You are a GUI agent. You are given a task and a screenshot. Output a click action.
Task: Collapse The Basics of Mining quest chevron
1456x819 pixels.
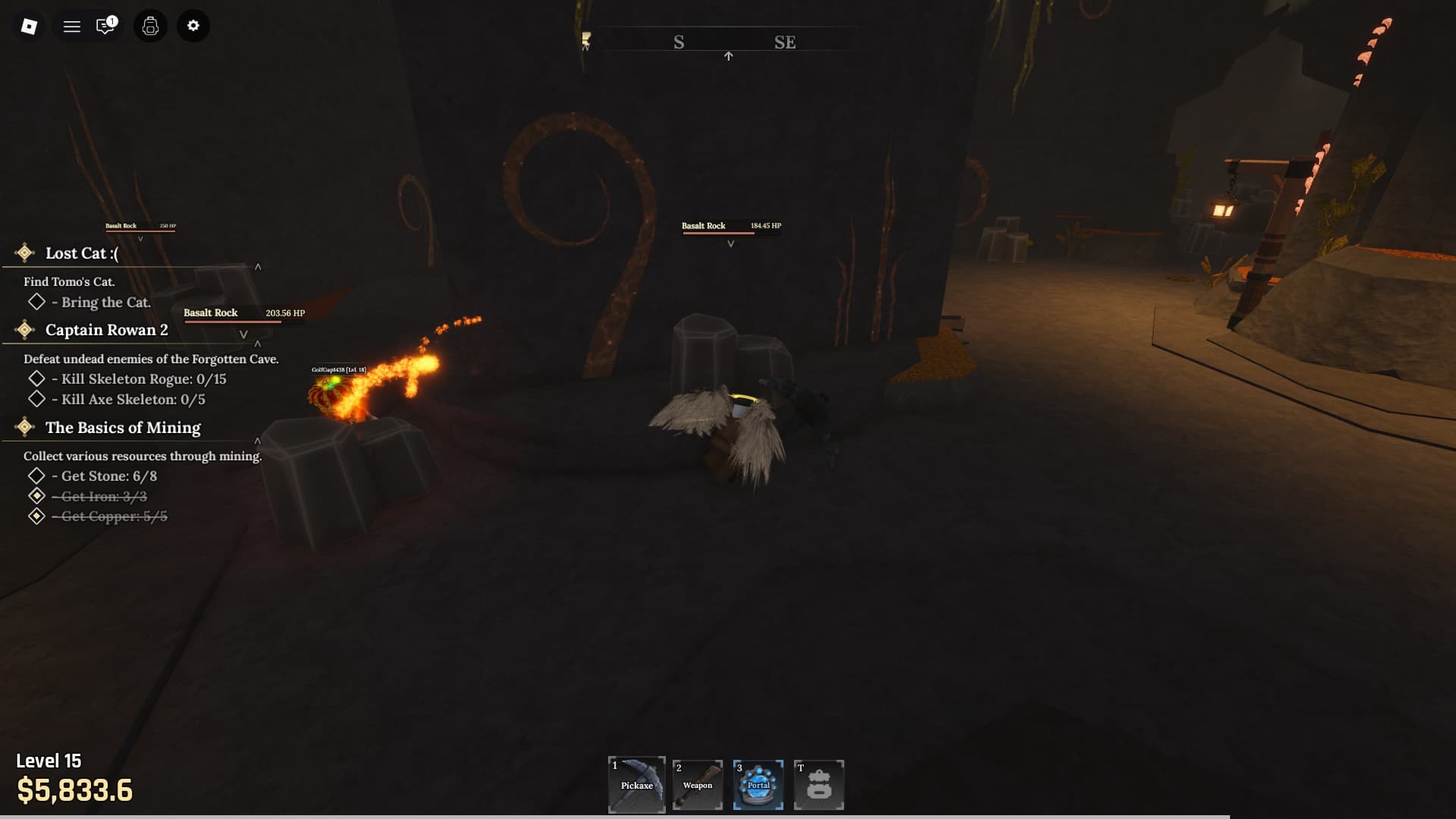258,440
